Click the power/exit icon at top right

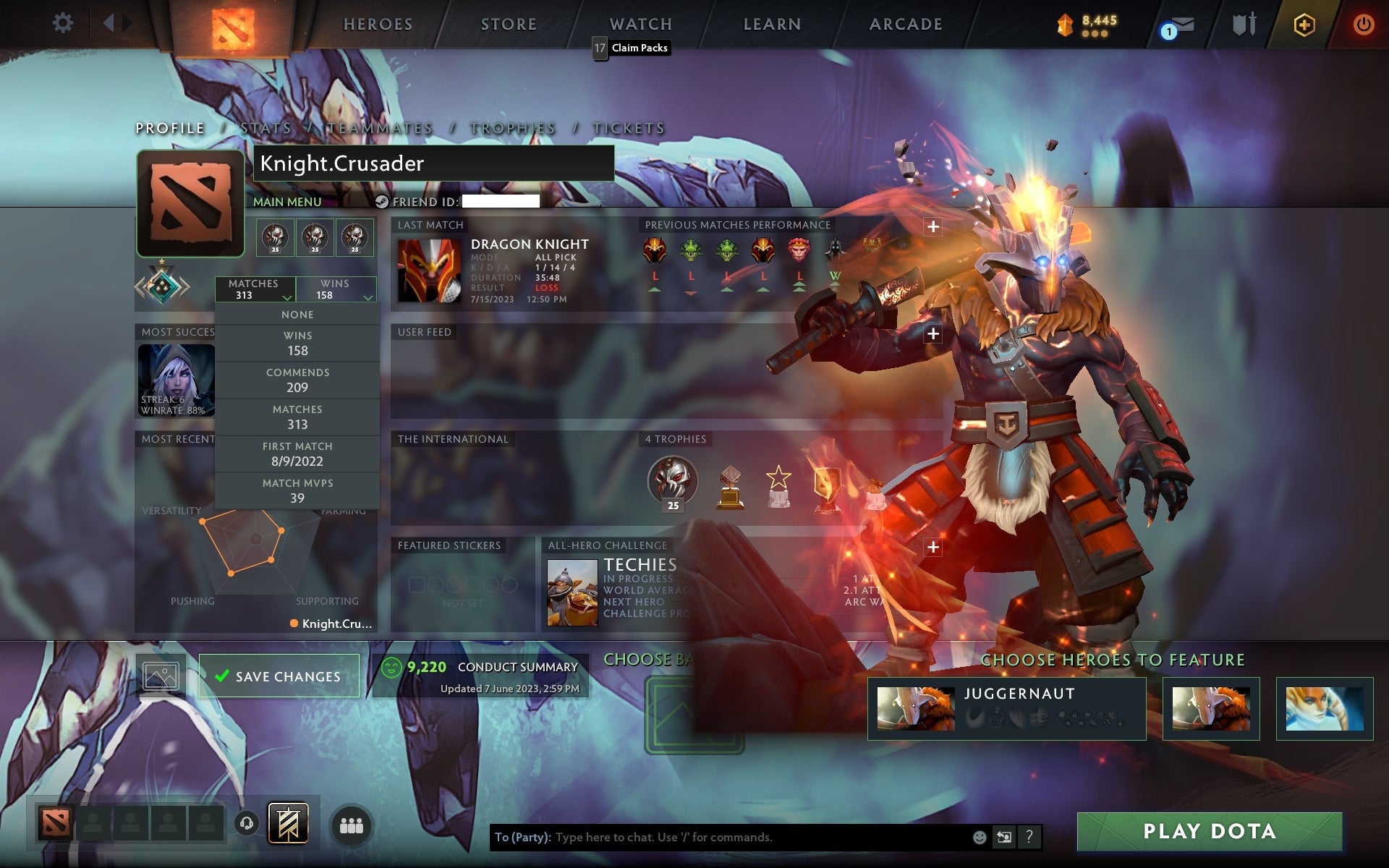tap(1363, 23)
